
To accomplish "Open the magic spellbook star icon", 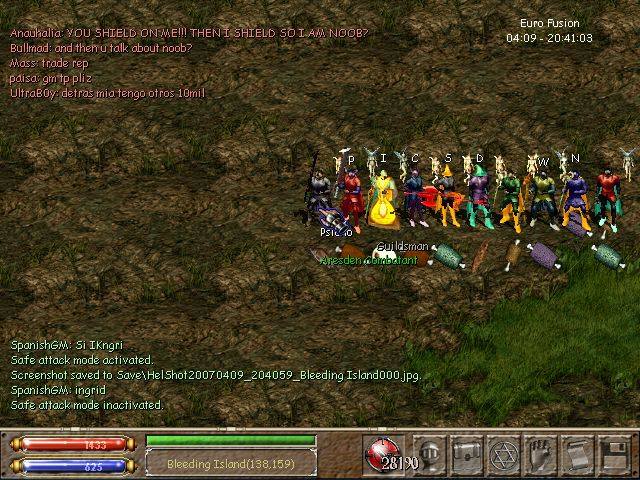I will (503, 452).
